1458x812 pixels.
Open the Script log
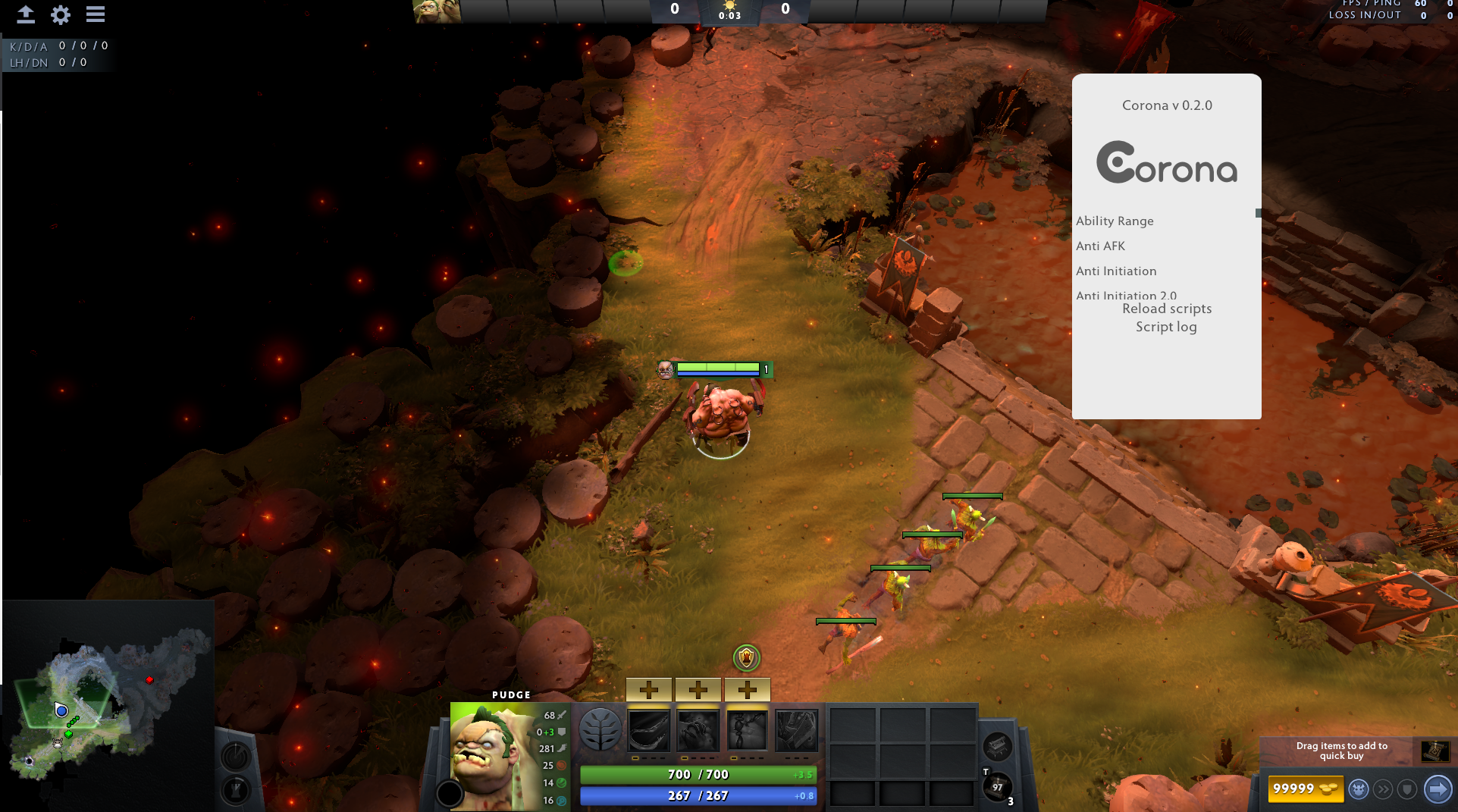[x=1165, y=327]
